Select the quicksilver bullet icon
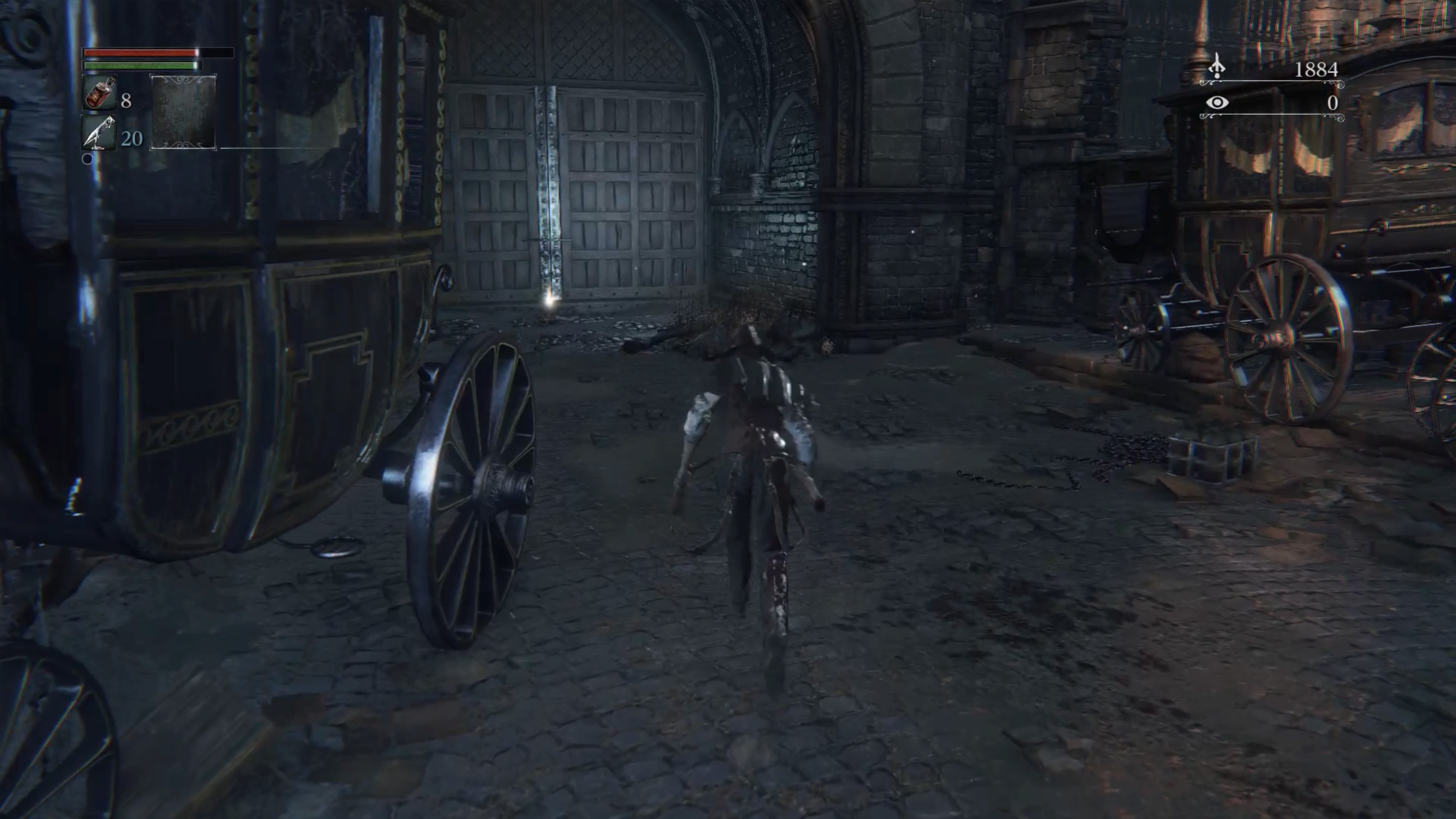Image resolution: width=1456 pixels, height=819 pixels. click(99, 133)
